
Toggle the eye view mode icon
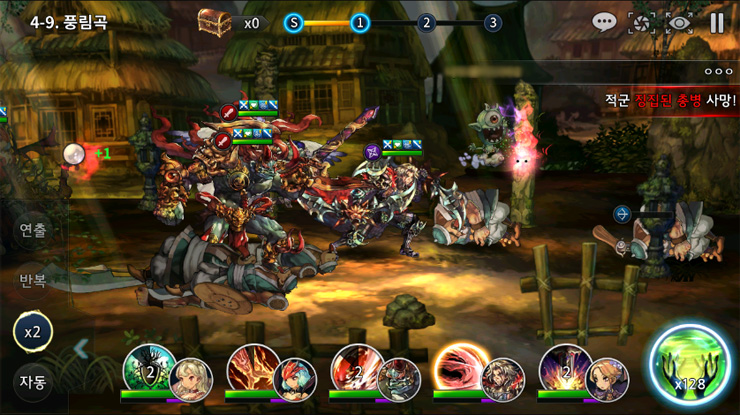tap(680, 22)
